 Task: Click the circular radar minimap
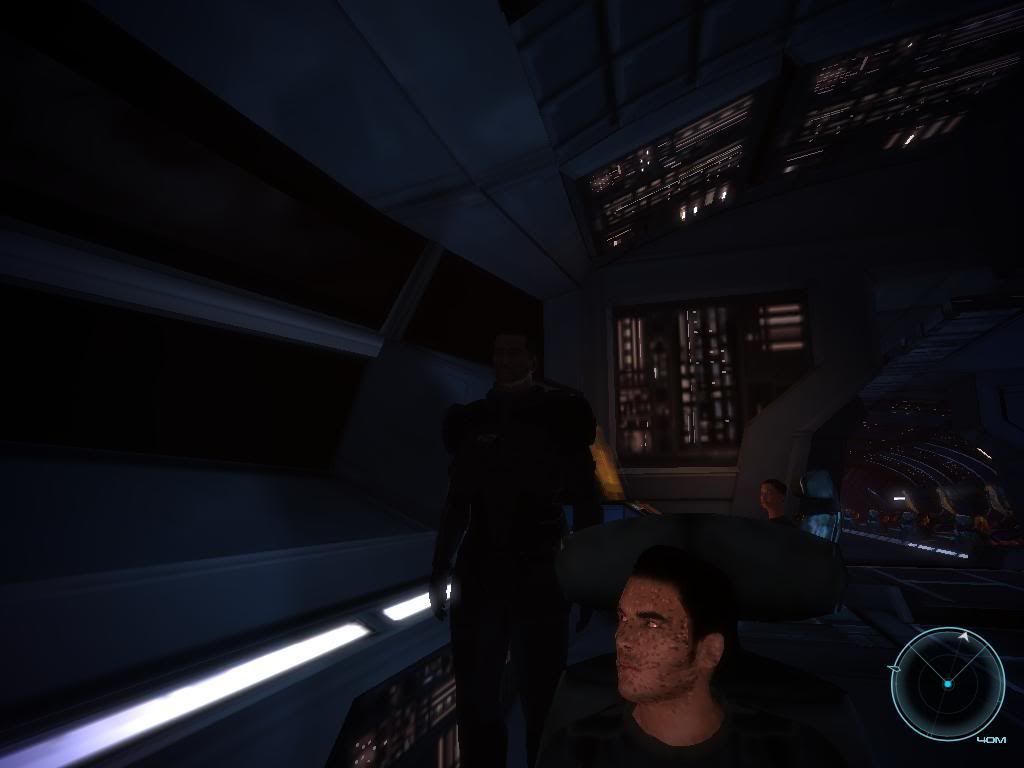(947, 683)
